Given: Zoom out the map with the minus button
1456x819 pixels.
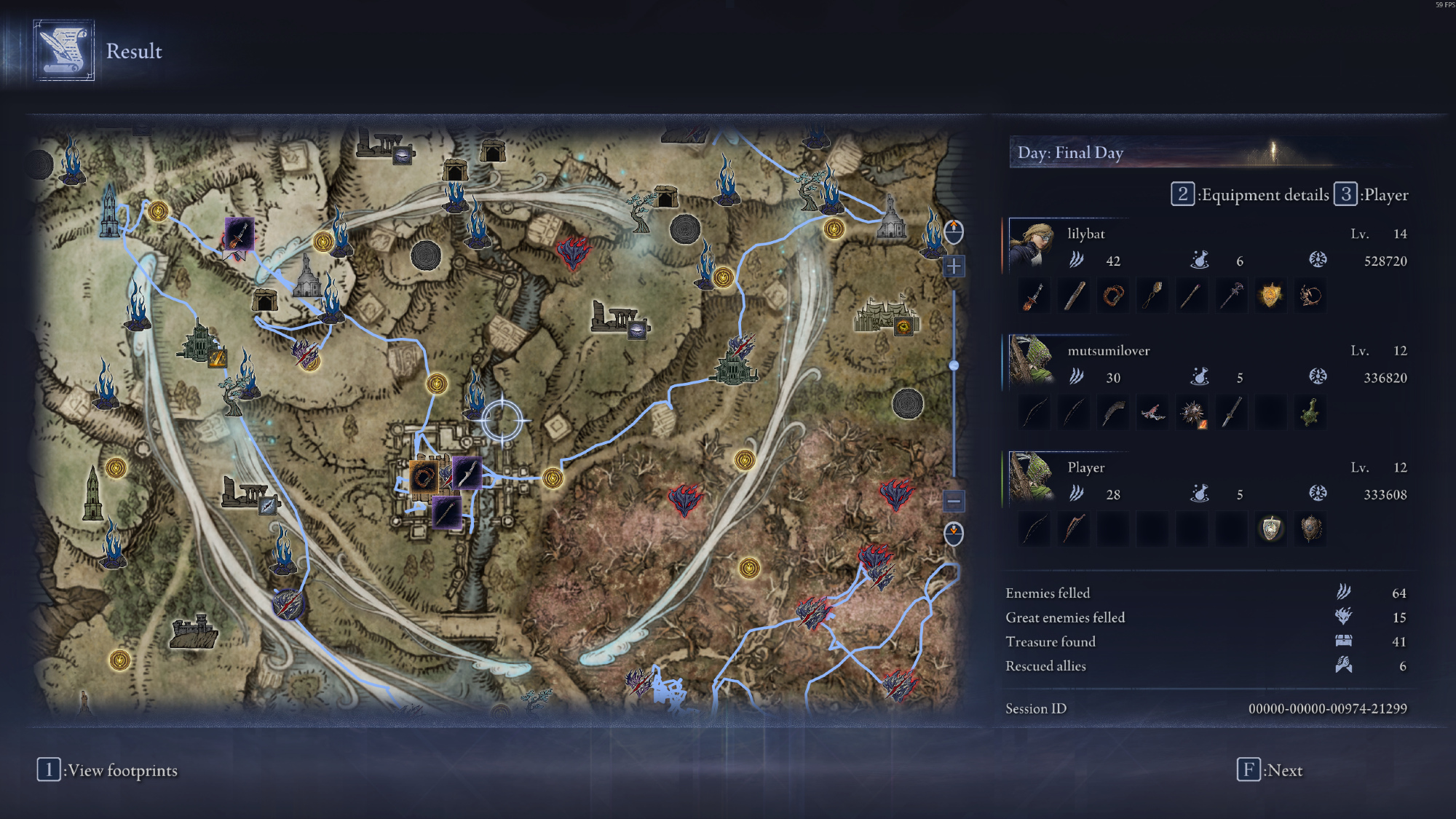Looking at the screenshot, I should (x=954, y=501).
